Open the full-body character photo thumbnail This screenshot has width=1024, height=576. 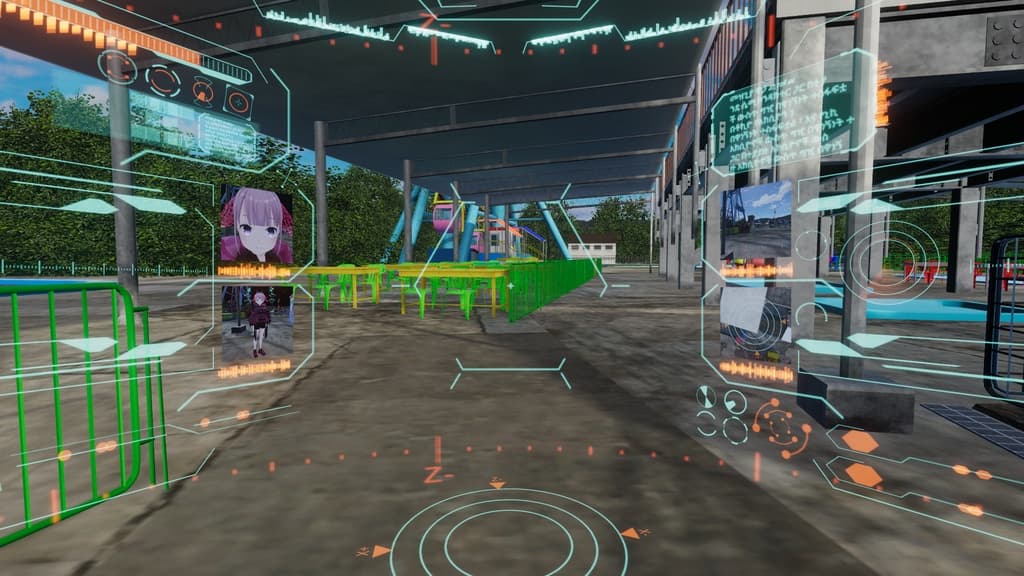click(x=258, y=322)
